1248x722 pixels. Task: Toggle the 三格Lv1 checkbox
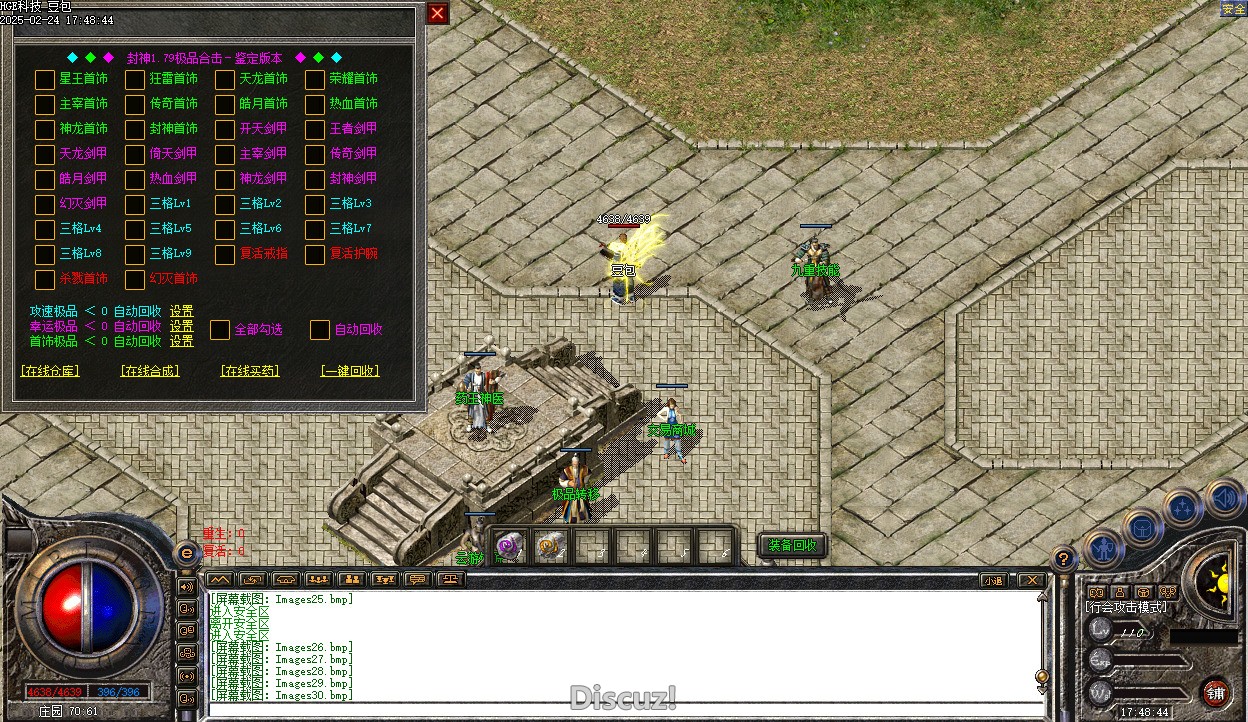coord(135,204)
